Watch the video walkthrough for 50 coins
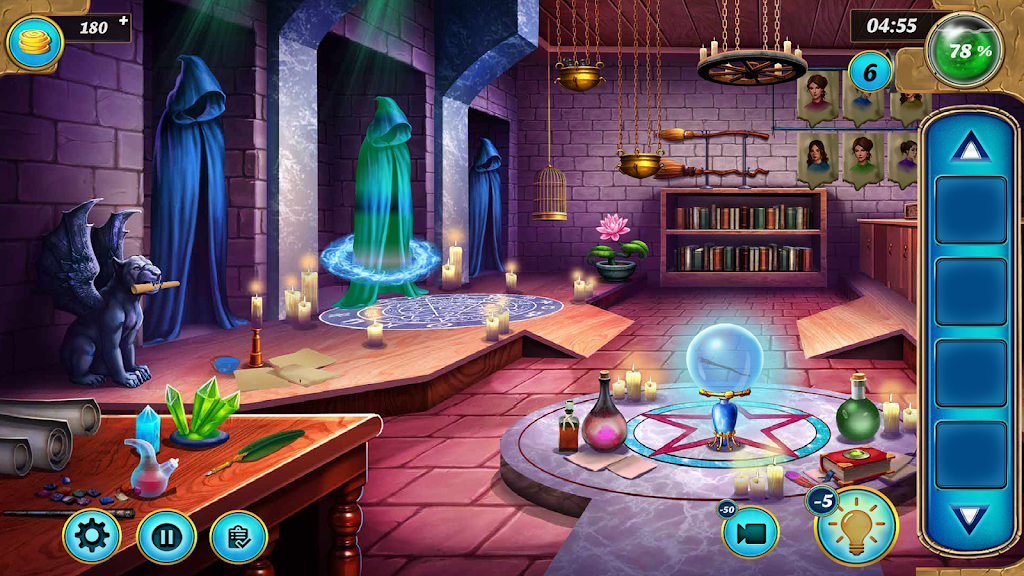Viewport: 1024px width, 576px height. [751, 532]
